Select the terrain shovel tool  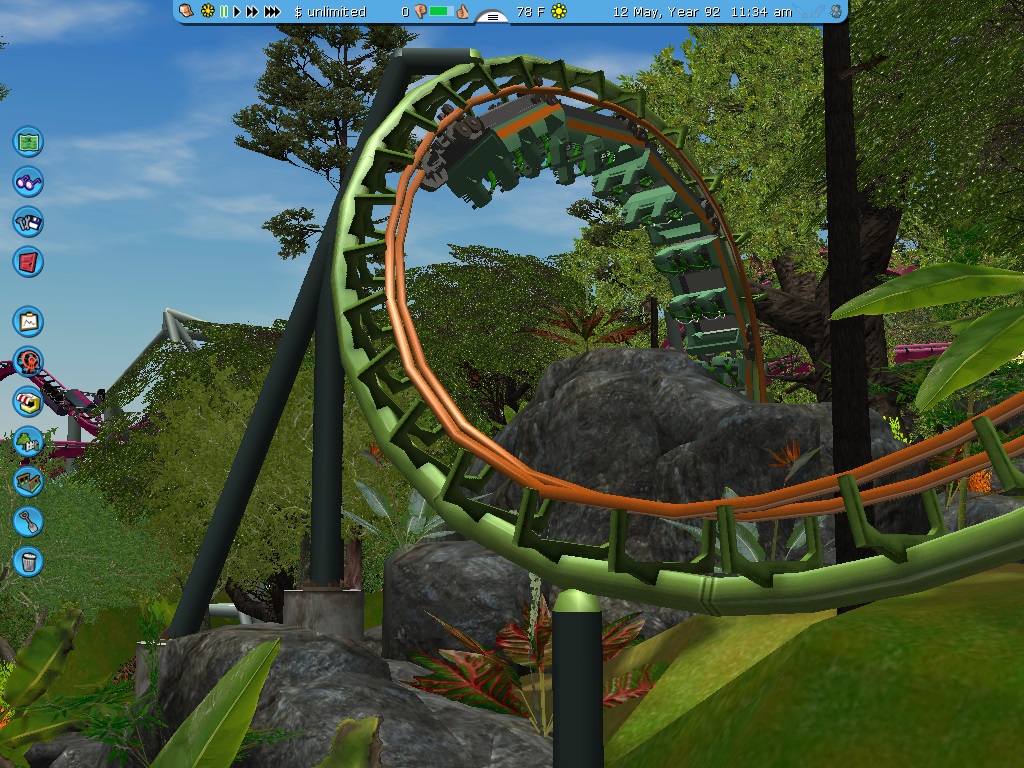pyautogui.click(x=28, y=520)
